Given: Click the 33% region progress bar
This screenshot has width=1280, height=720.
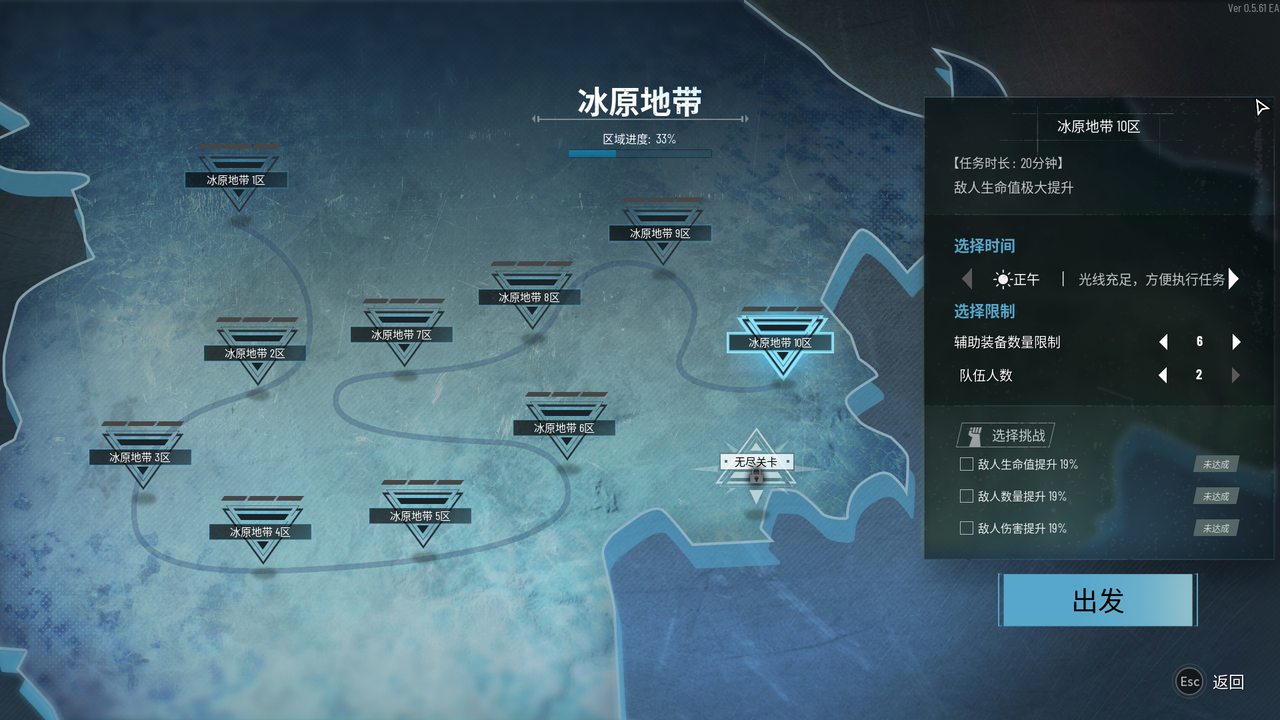Looking at the screenshot, I should coord(640,152).
